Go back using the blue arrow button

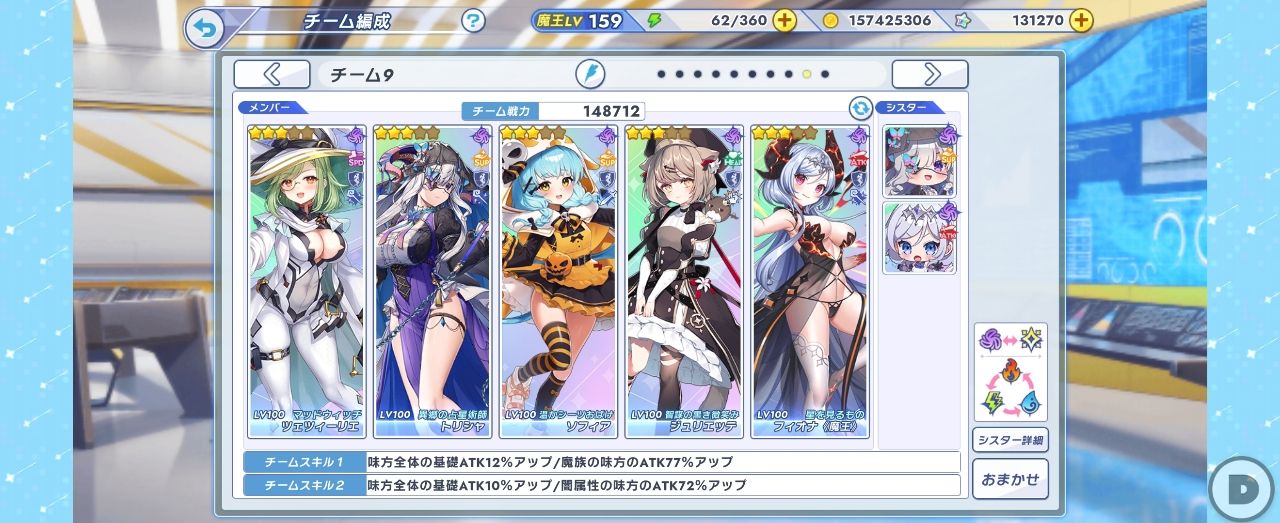[205, 28]
